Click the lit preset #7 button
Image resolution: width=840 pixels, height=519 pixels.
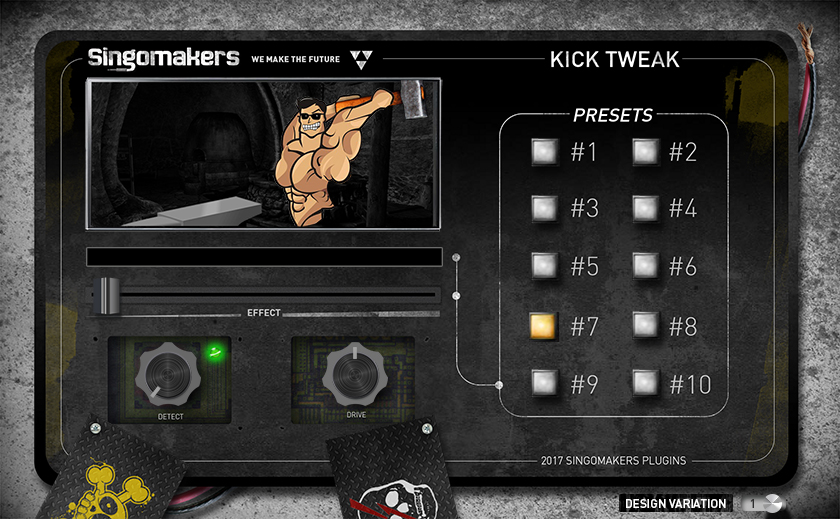(543, 324)
